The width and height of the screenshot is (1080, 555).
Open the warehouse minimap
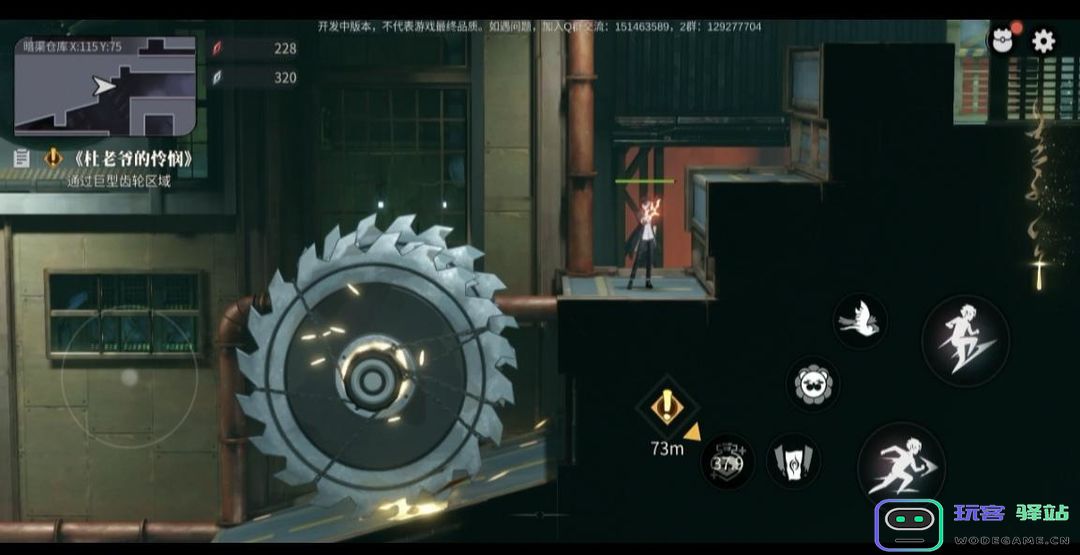[105, 87]
